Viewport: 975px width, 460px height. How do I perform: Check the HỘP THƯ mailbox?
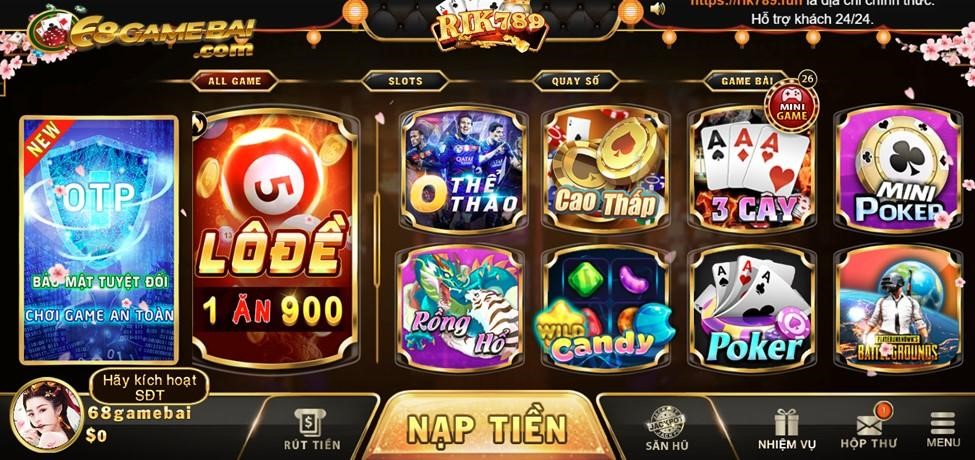(868, 430)
